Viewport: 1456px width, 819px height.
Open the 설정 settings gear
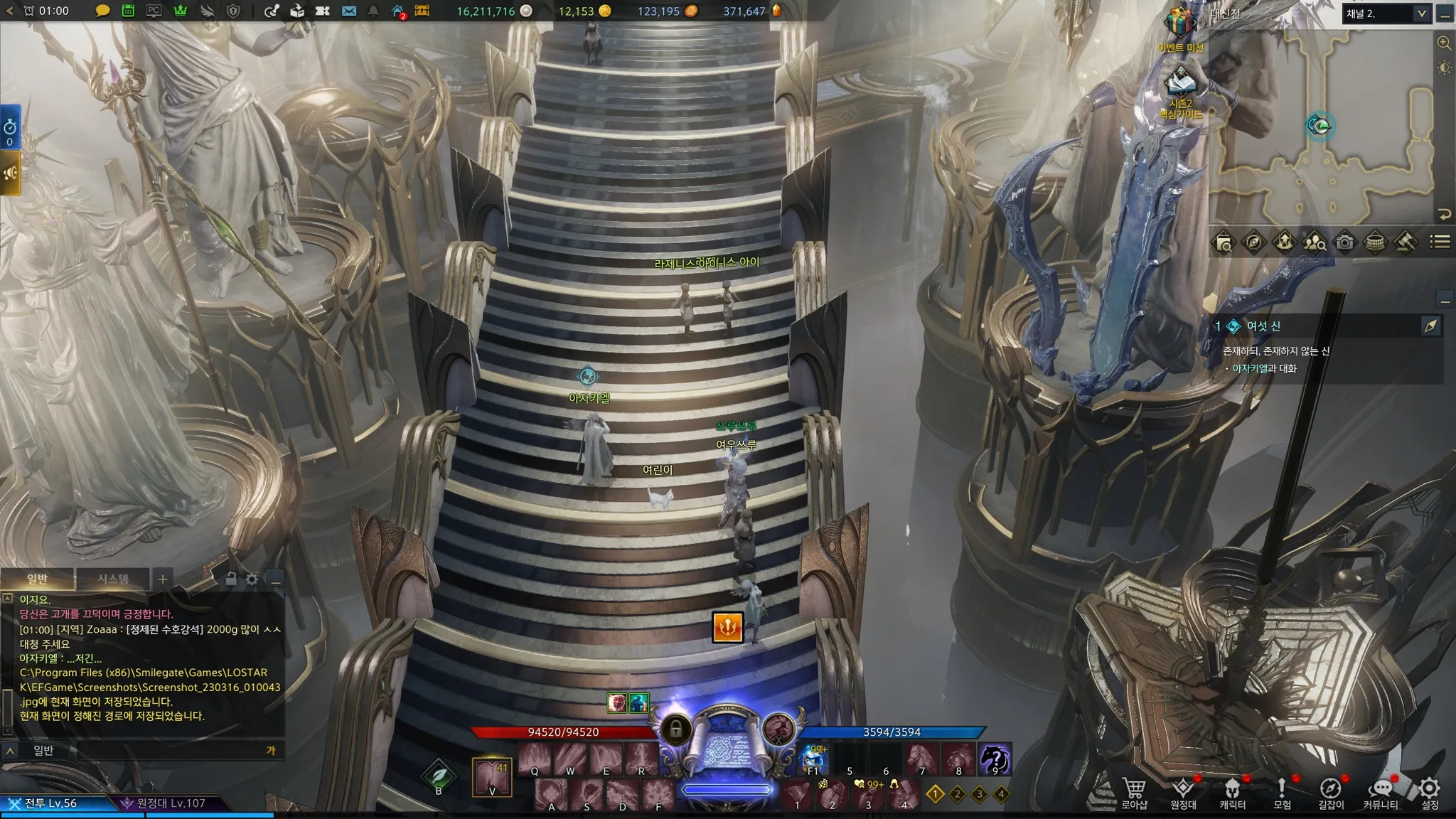click(x=1430, y=793)
